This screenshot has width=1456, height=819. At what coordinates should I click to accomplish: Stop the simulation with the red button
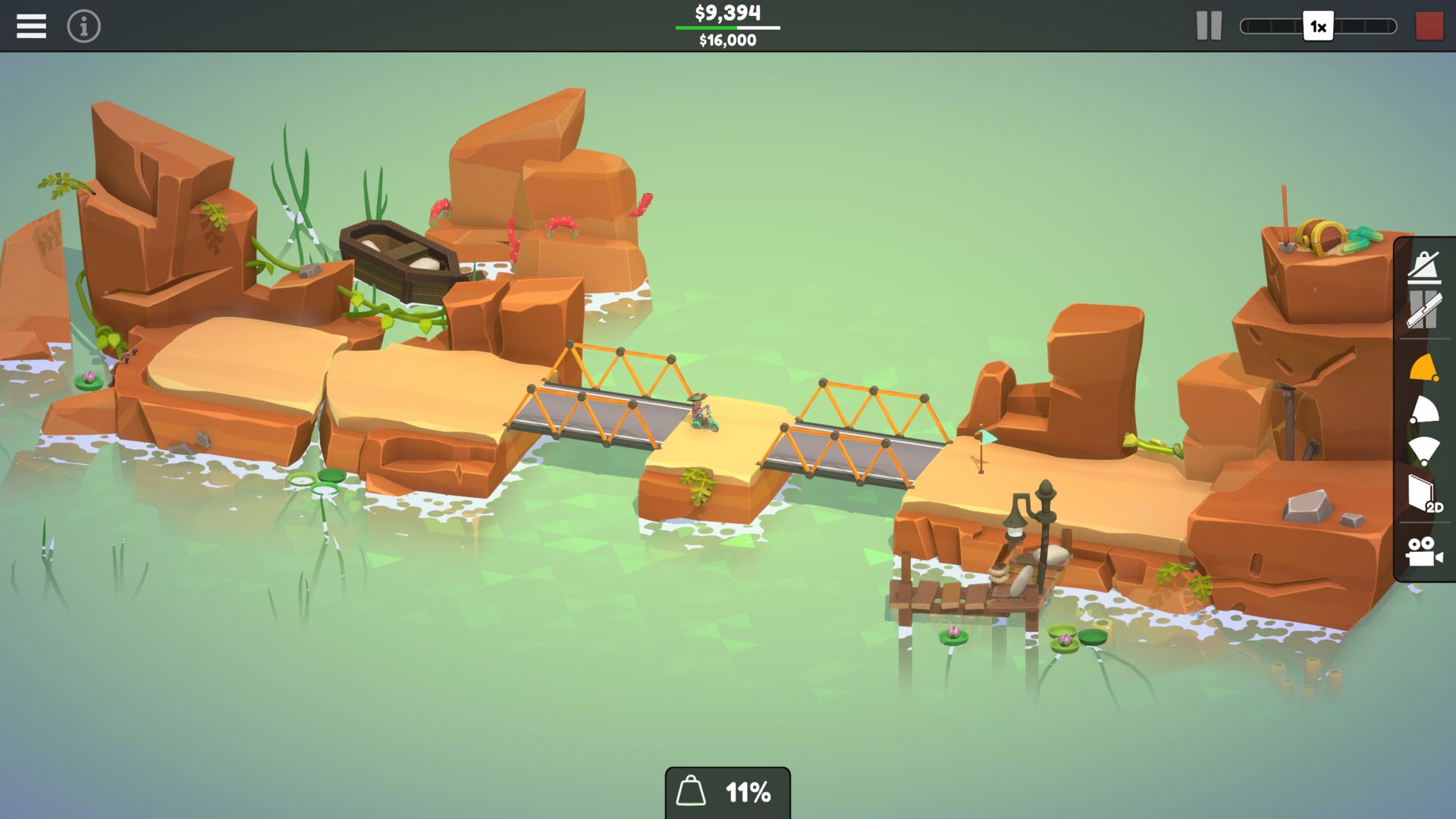[x=1429, y=27]
